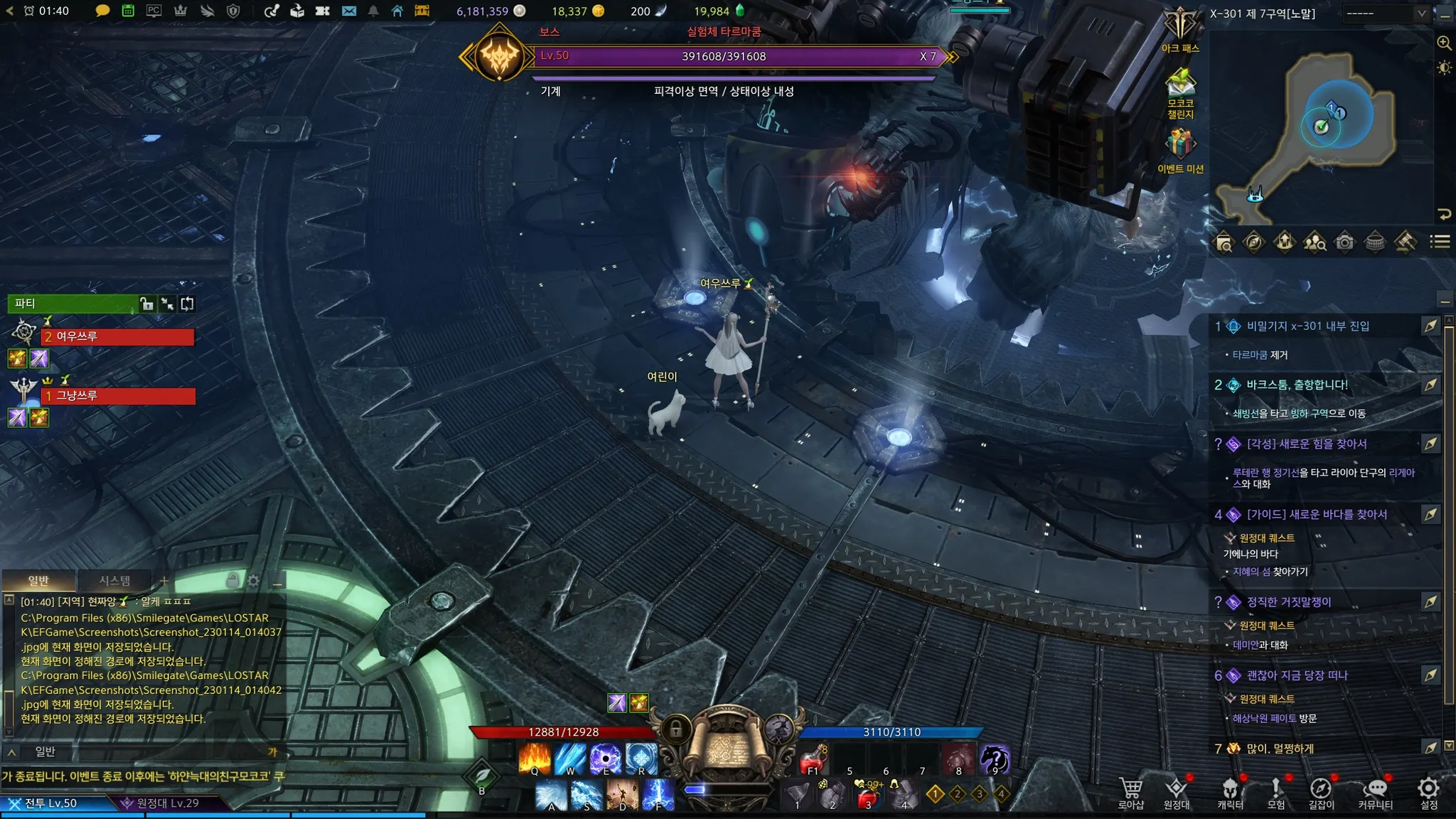
Task: Select party member 여우쓰루 frame
Action: pos(117,337)
